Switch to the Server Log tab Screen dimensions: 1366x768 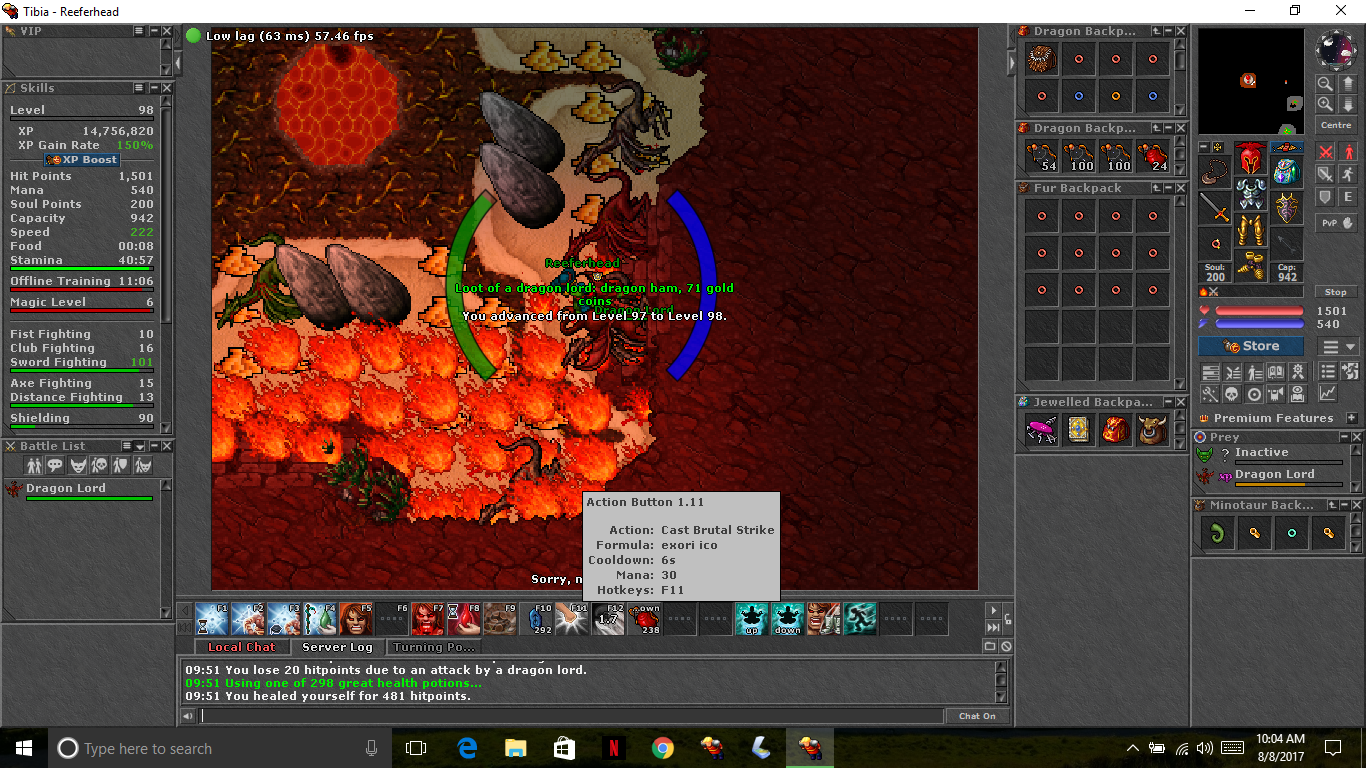[337, 647]
